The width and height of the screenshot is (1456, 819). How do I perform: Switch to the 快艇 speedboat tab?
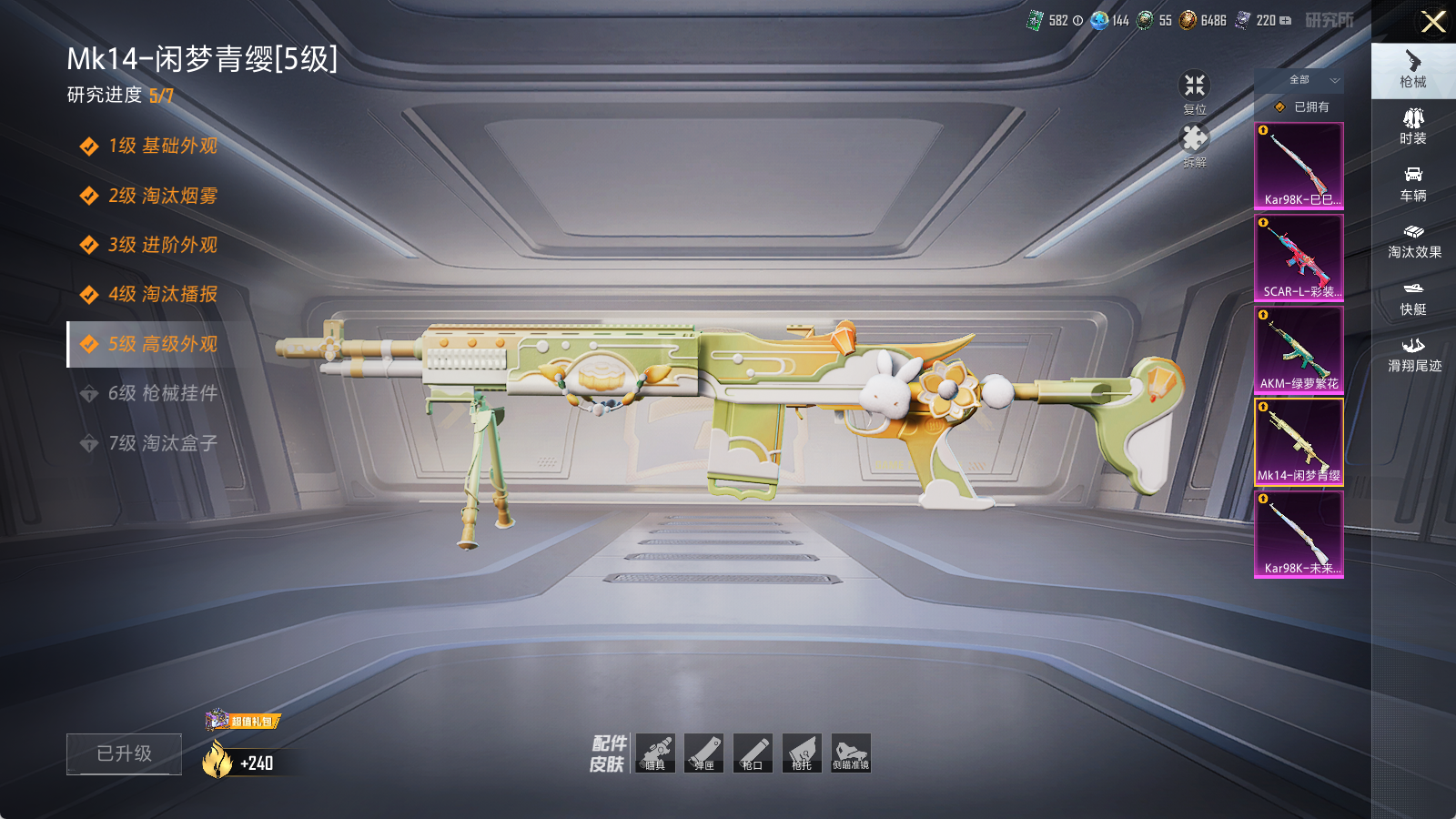(1413, 298)
